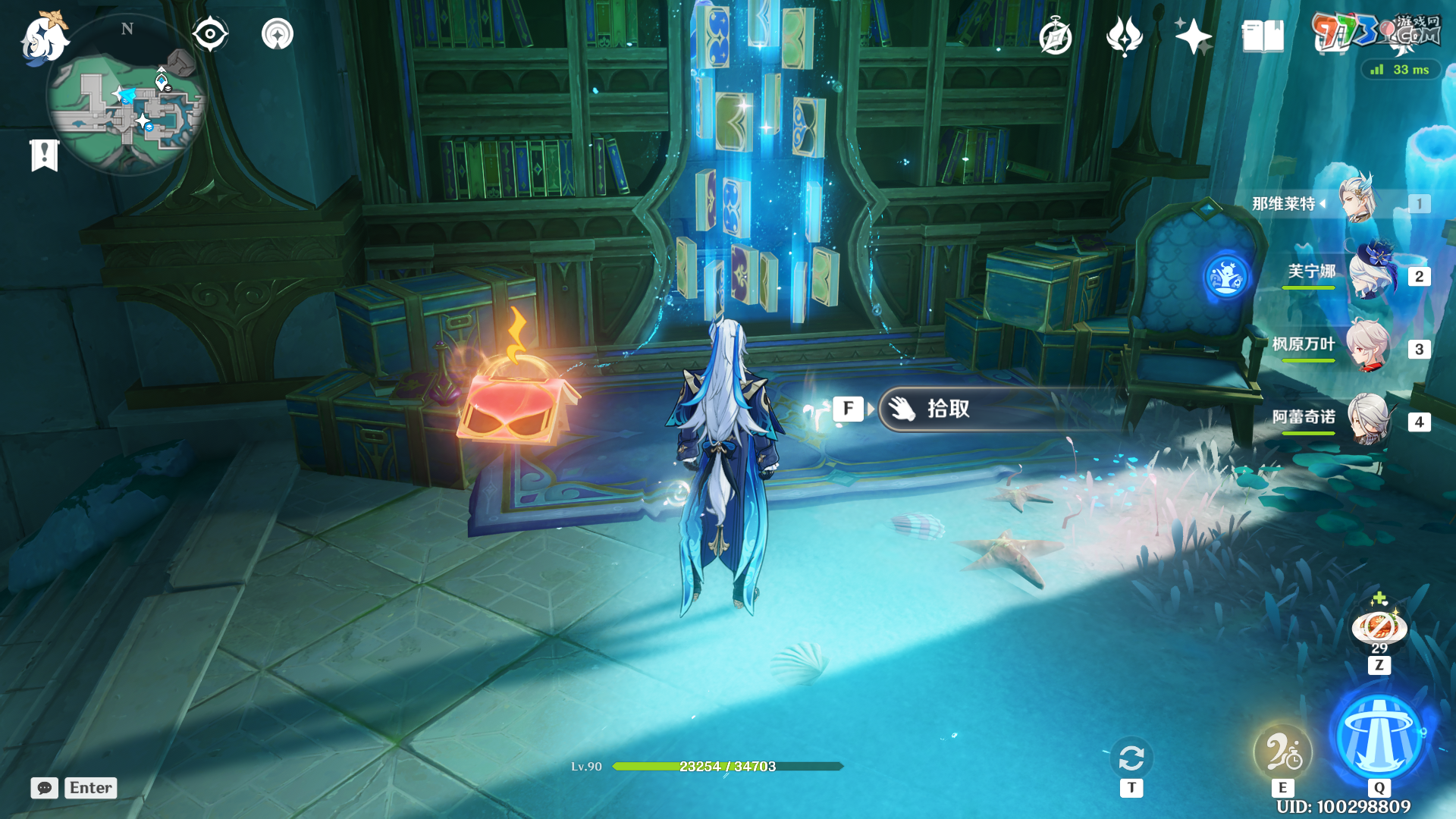Open the chat speech bubble
Screen dimensions: 1456x819
(x=45, y=788)
